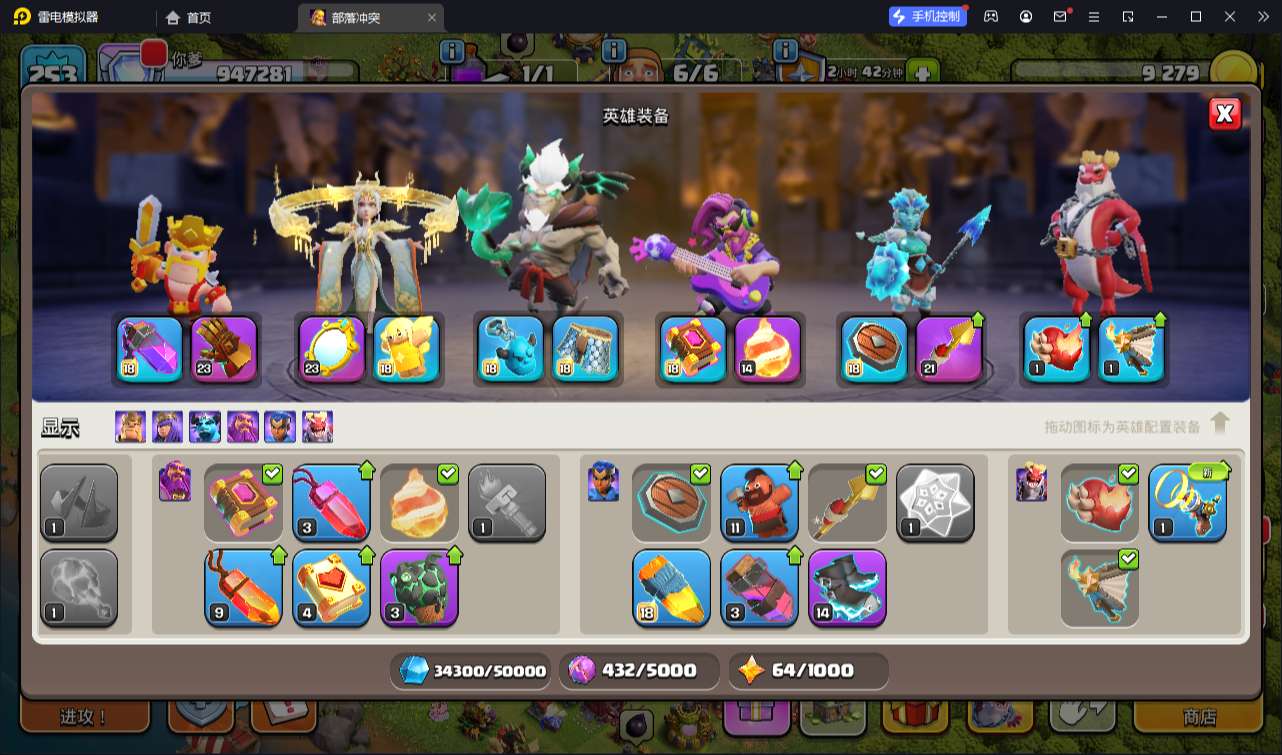Select the golden rings new equipment
The image size is (1282, 755).
(x=1187, y=503)
